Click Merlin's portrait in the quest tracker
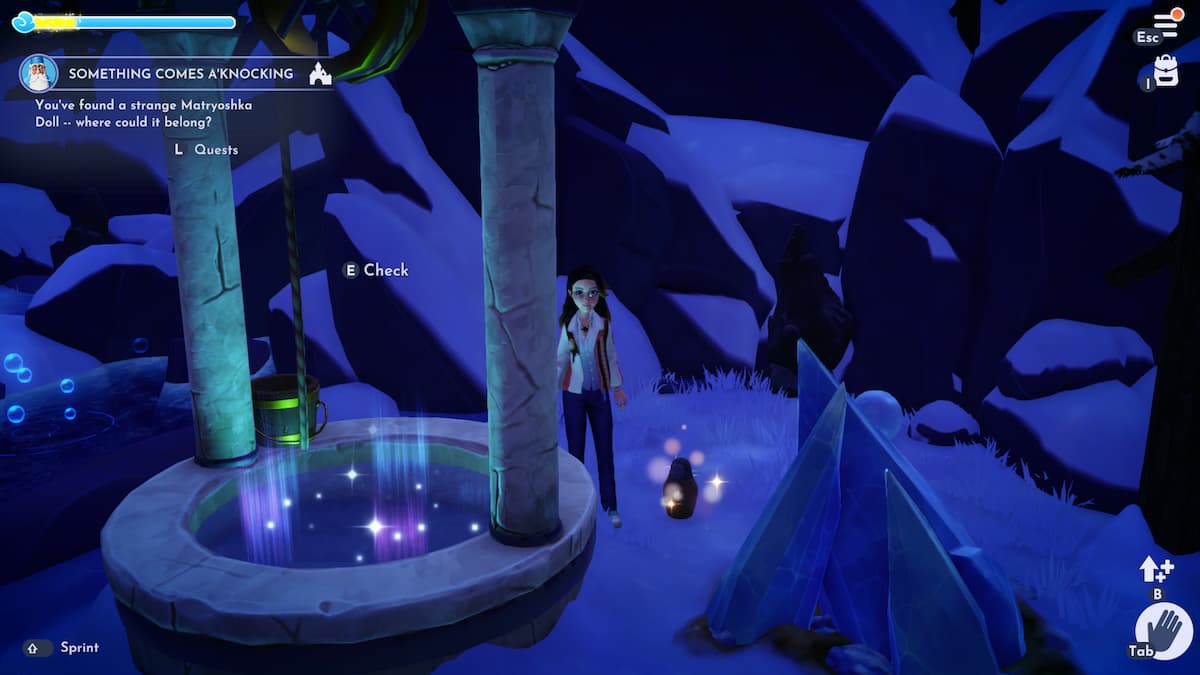This screenshot has width=1200, height=675. [38, 73]
